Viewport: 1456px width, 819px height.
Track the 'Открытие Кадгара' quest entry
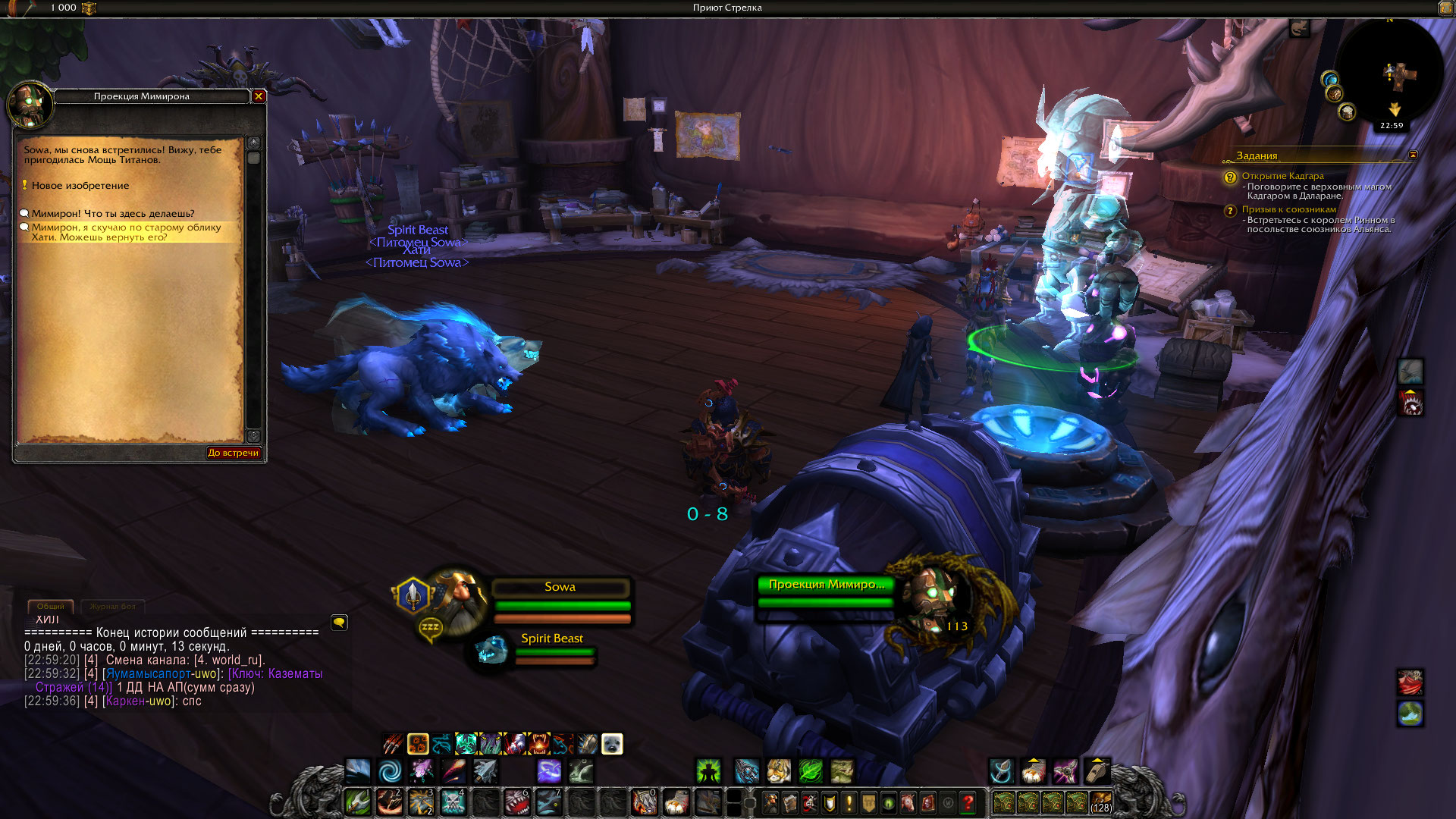click(x=1282, y=176)
